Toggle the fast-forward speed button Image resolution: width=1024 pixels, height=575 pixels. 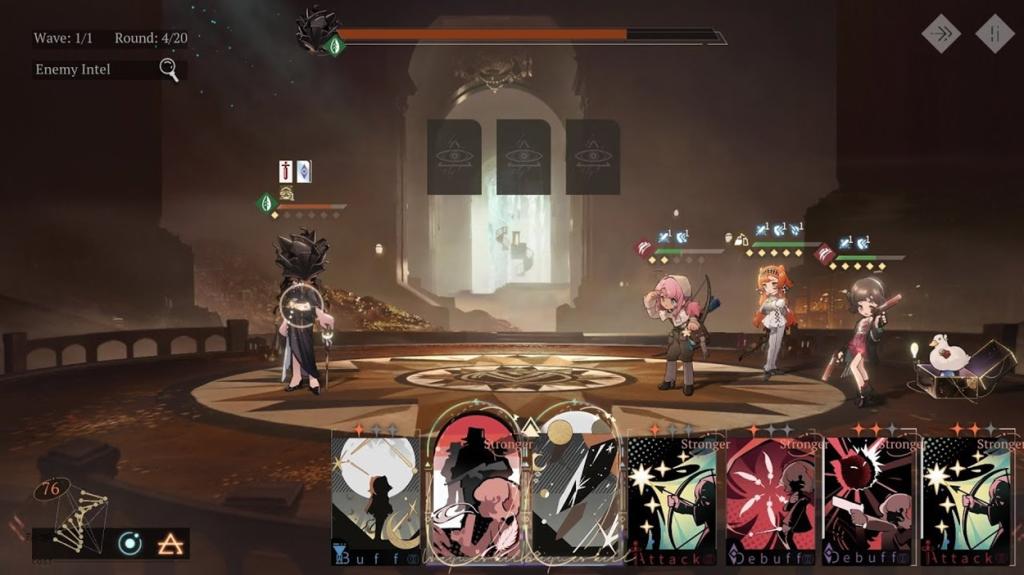point(940,33)
